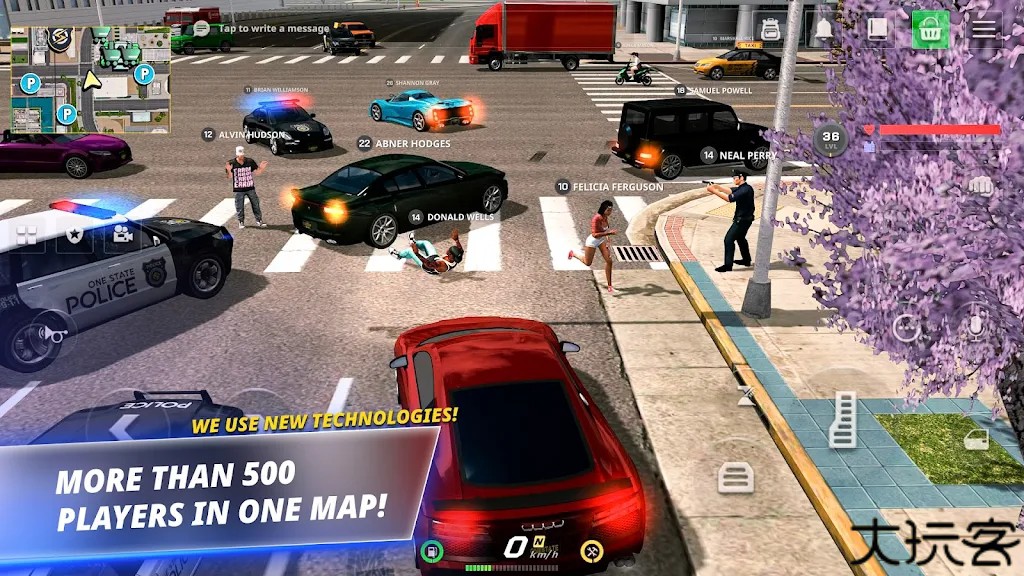Open the book journal icon

(x=877, y=29)
